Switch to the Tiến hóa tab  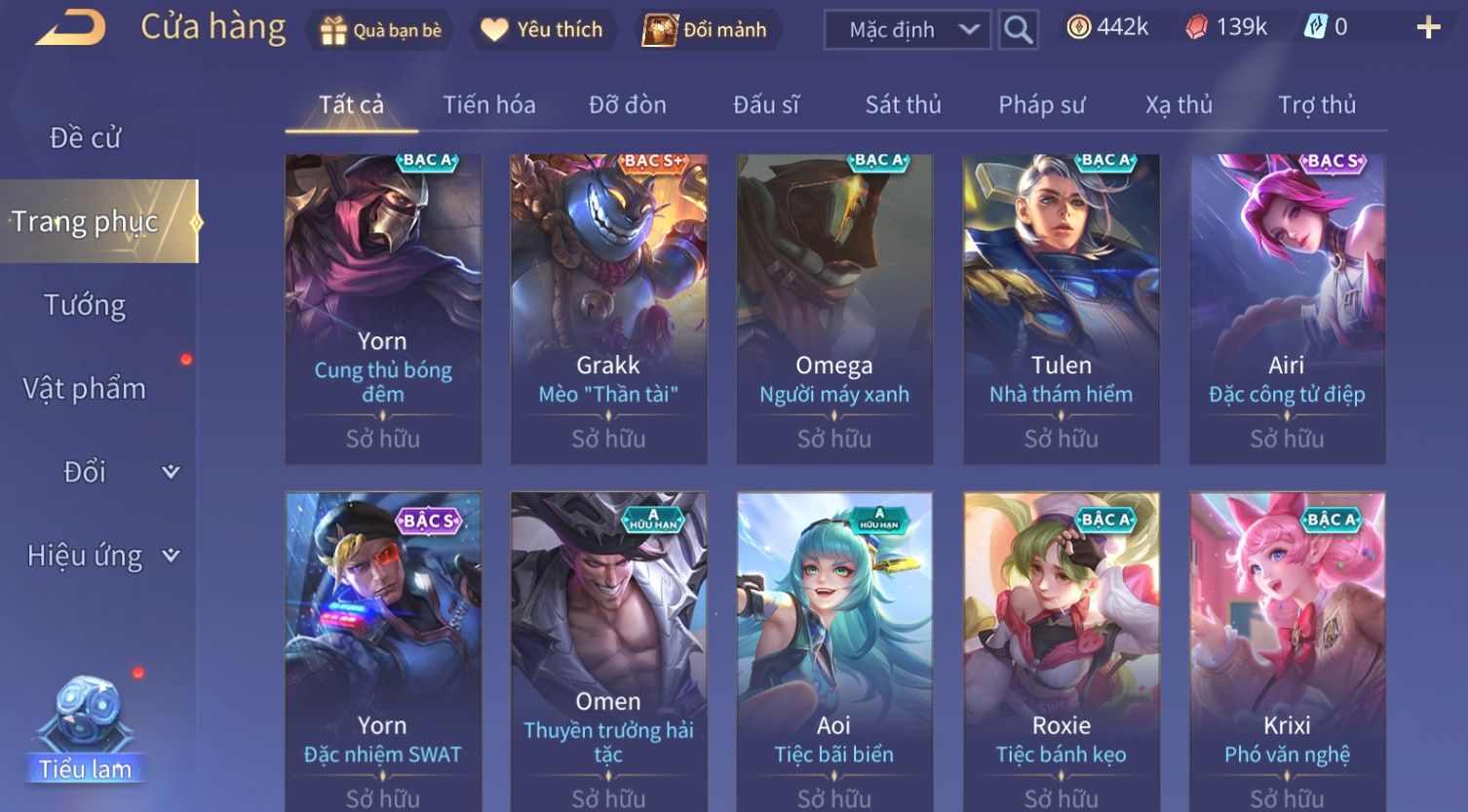tap(489, 105)
